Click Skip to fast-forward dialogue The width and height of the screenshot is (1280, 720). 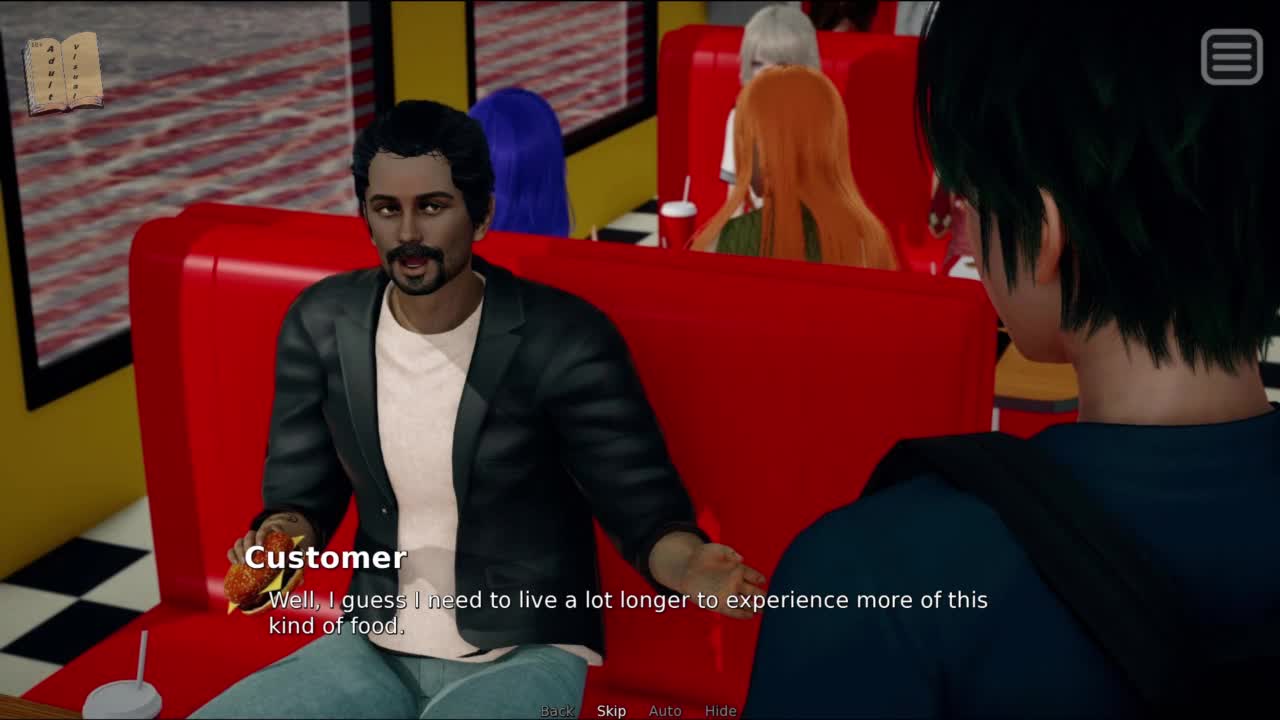(x=611, y=711)
